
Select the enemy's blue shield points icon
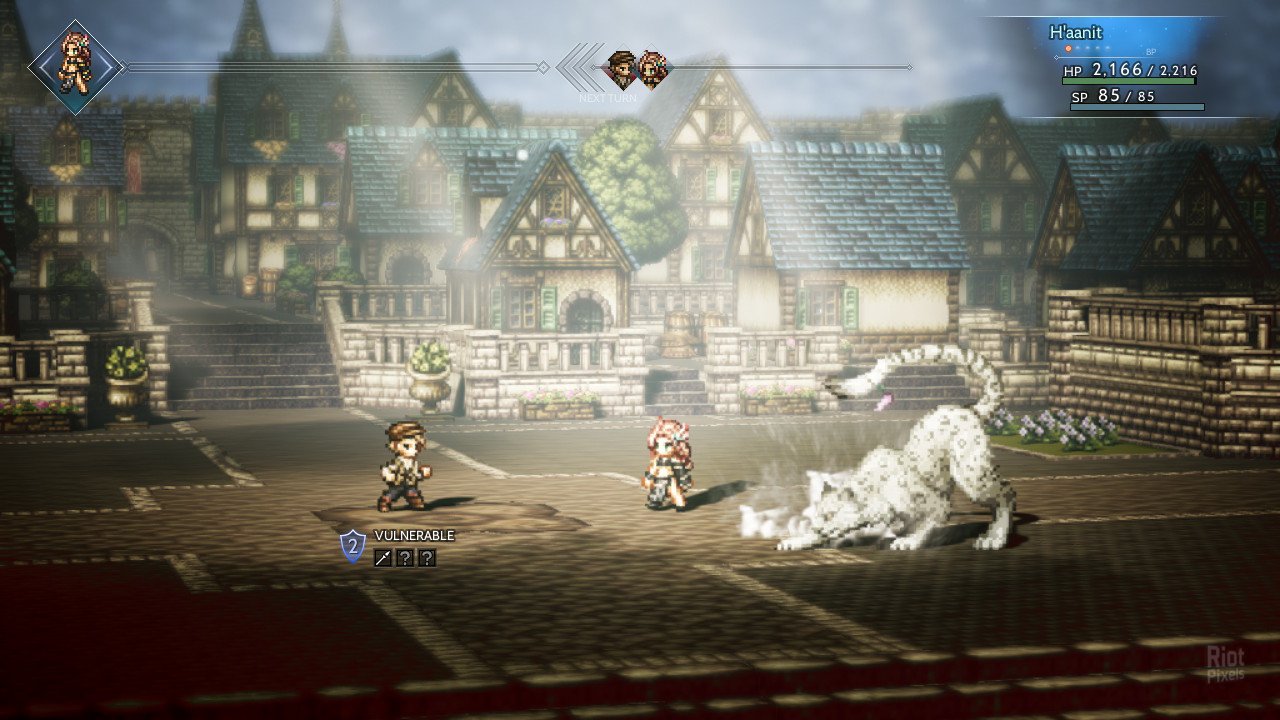tap(353, 546)
